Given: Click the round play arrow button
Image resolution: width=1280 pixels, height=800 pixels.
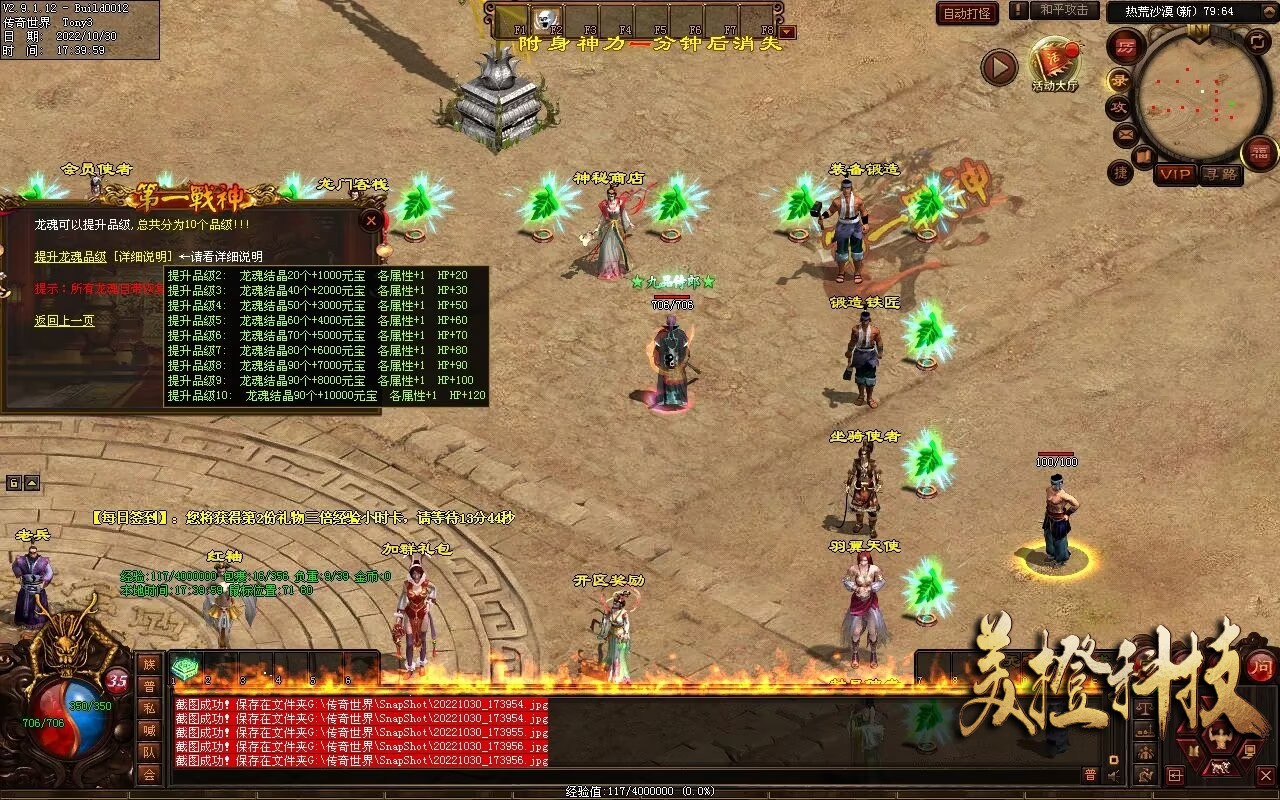Looking at the screenshot, I should pos(998,68).
